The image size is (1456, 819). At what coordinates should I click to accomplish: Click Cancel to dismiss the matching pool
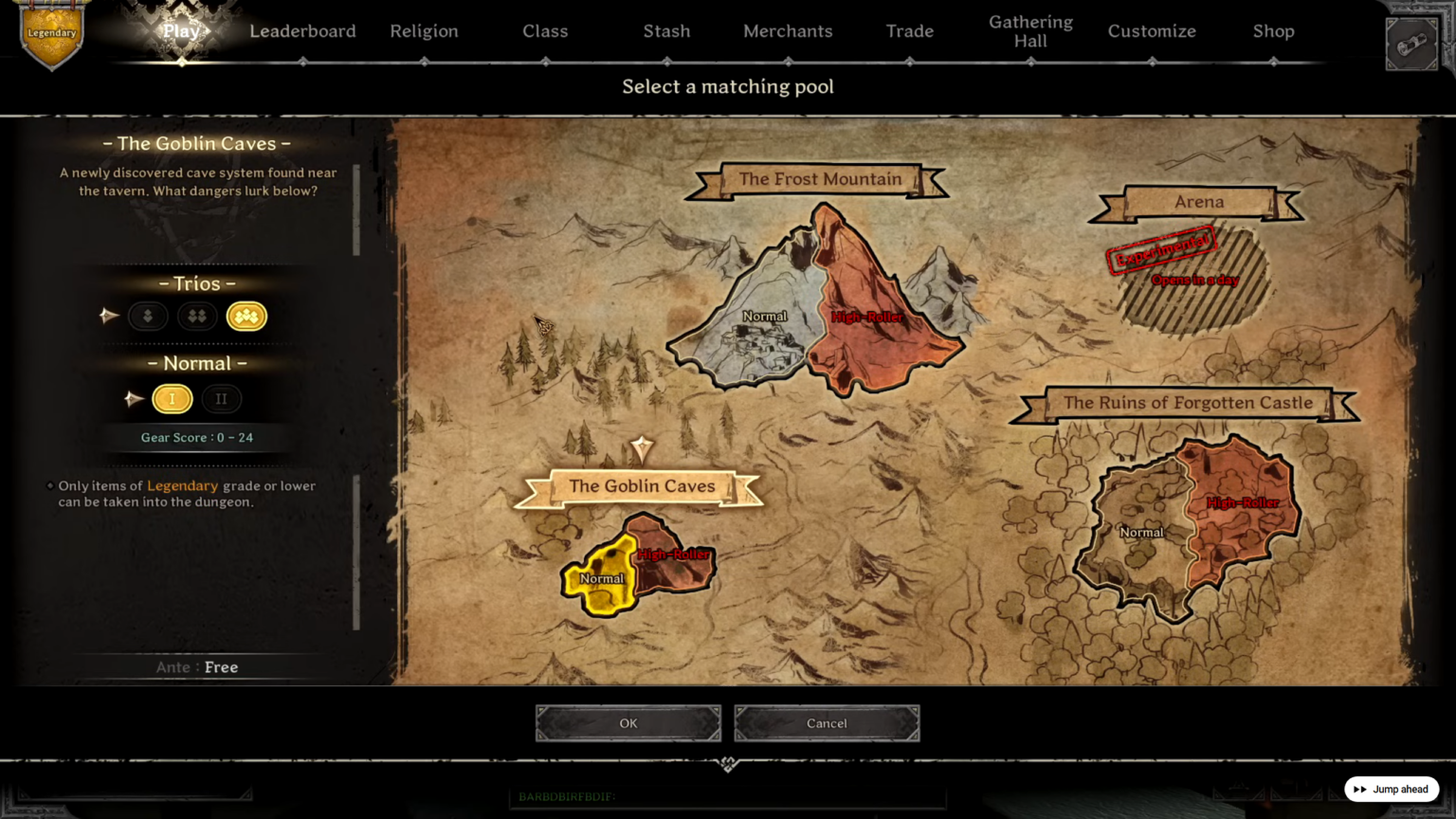(x=826, y=722)
